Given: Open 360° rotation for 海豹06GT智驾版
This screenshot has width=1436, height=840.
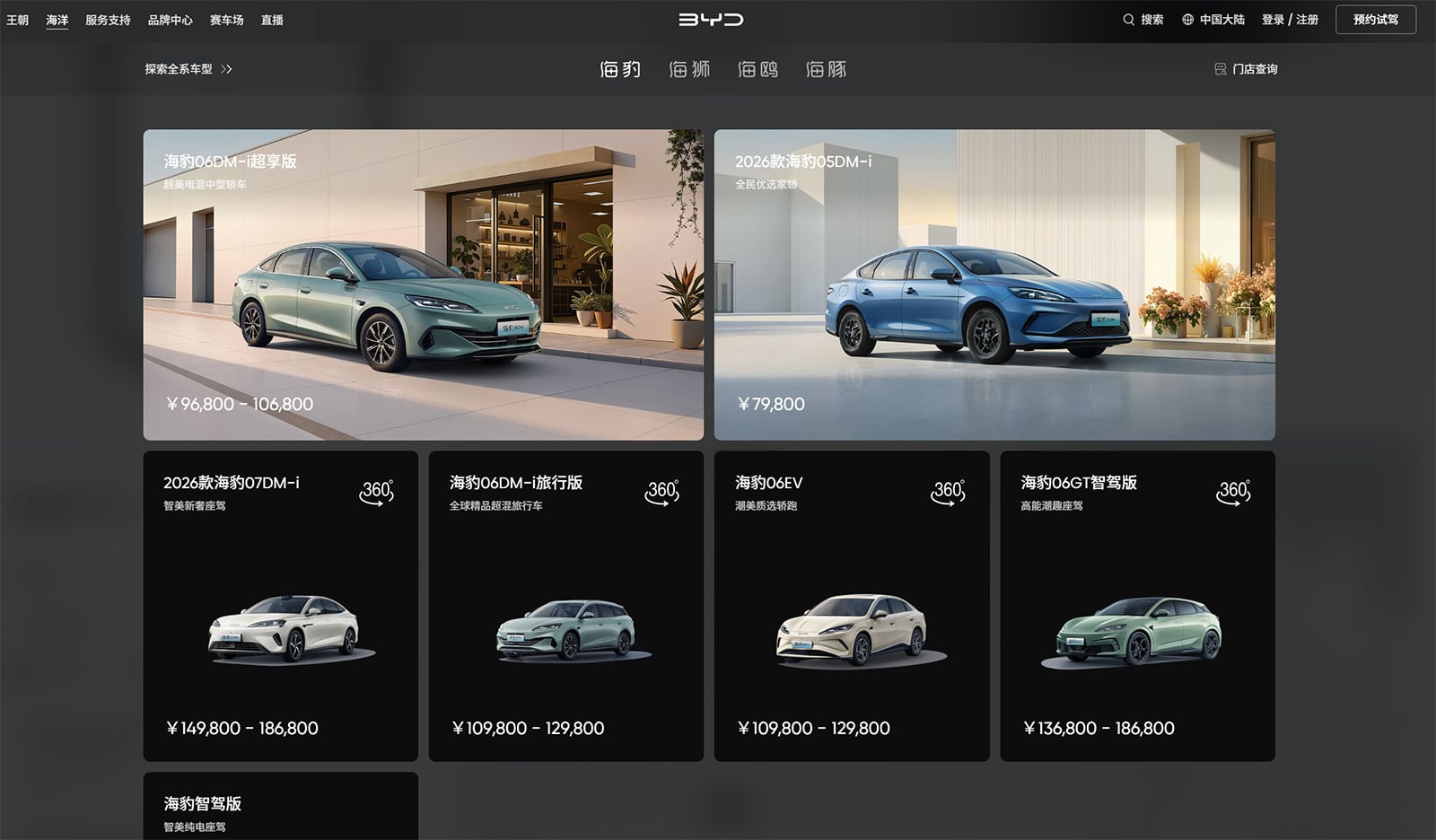Looking at the screenshot, I should [1233, 492].
